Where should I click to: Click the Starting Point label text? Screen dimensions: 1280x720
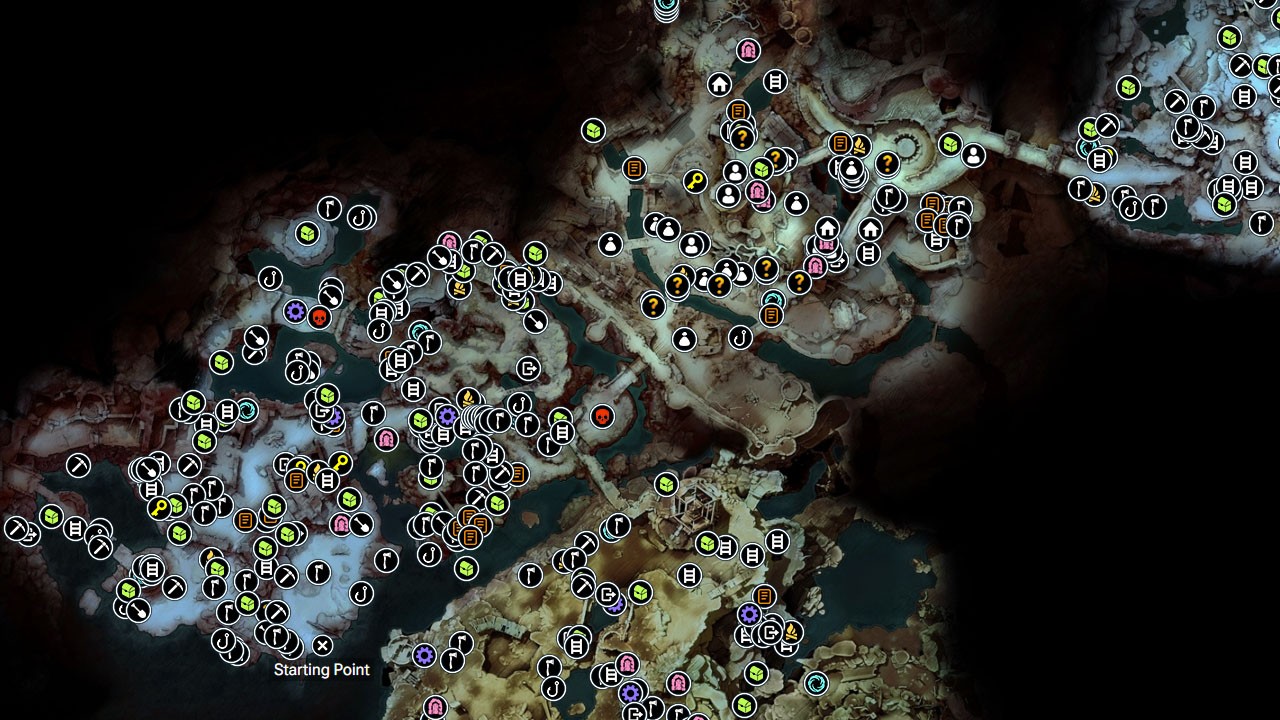pyautogui.click(x=322, y=670)
